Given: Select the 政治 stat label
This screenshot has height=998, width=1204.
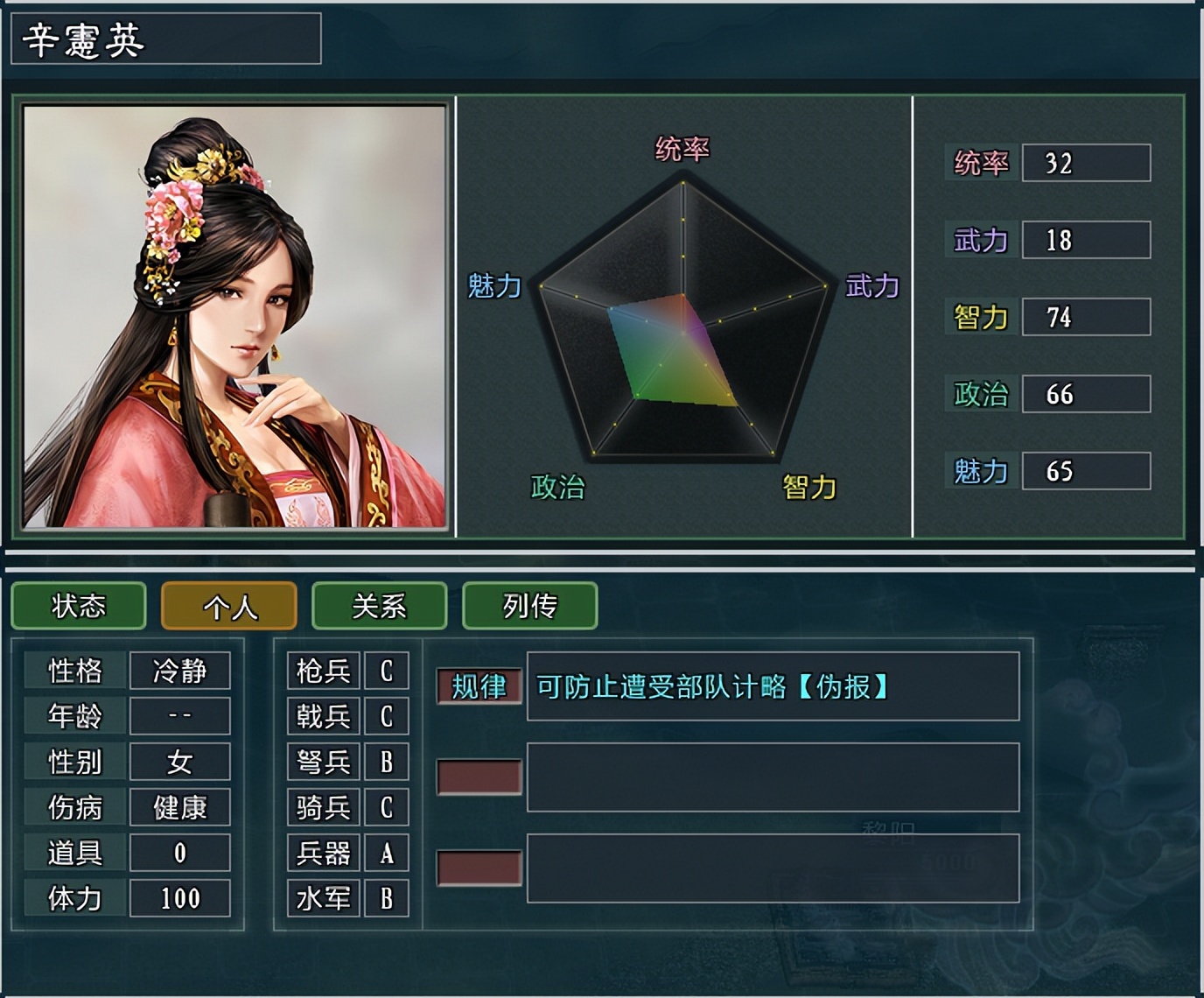Looking at the screenshot, I should [983, 395].
